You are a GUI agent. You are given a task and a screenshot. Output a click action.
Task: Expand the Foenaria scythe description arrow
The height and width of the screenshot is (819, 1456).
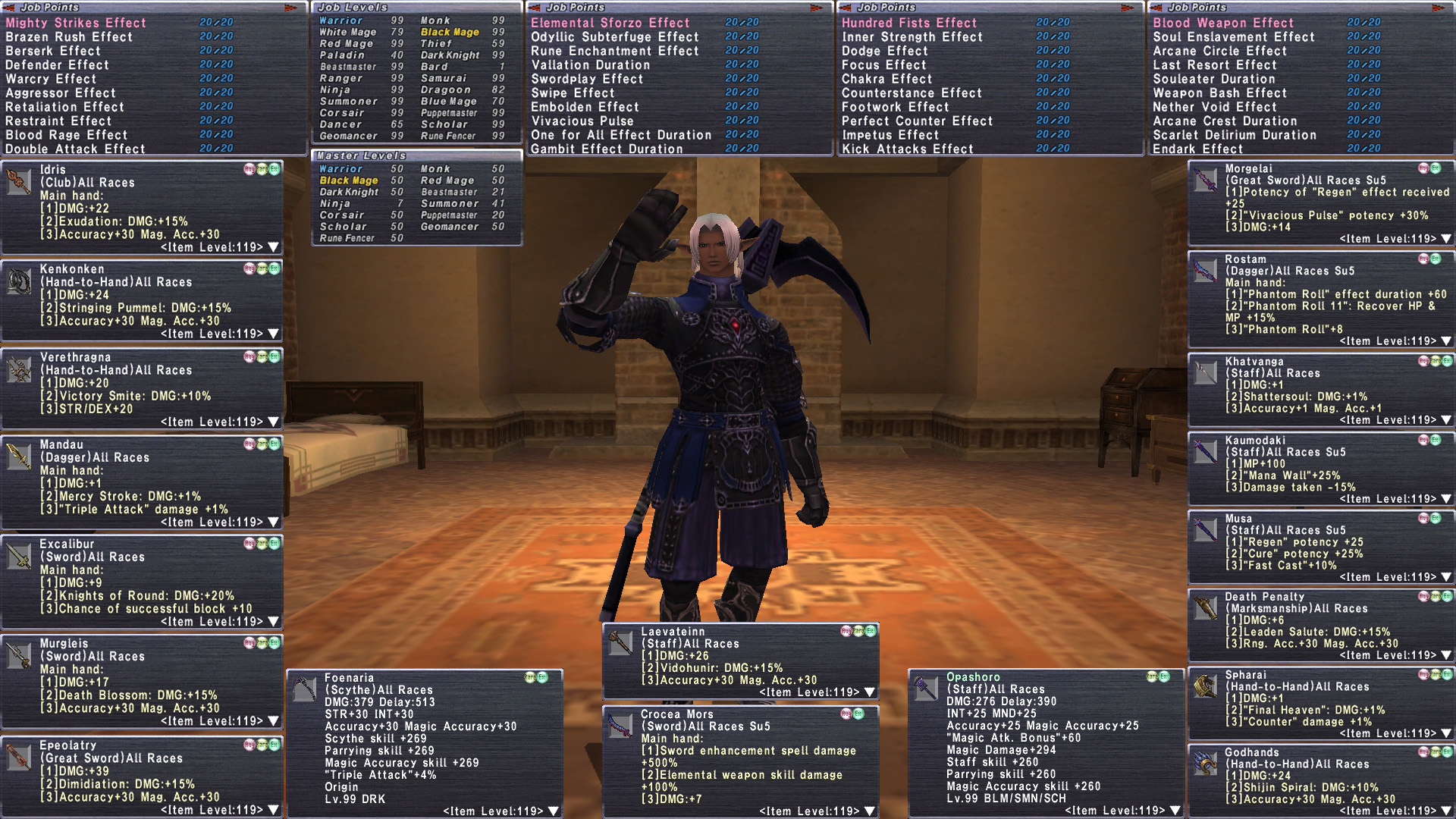point(554,811)
